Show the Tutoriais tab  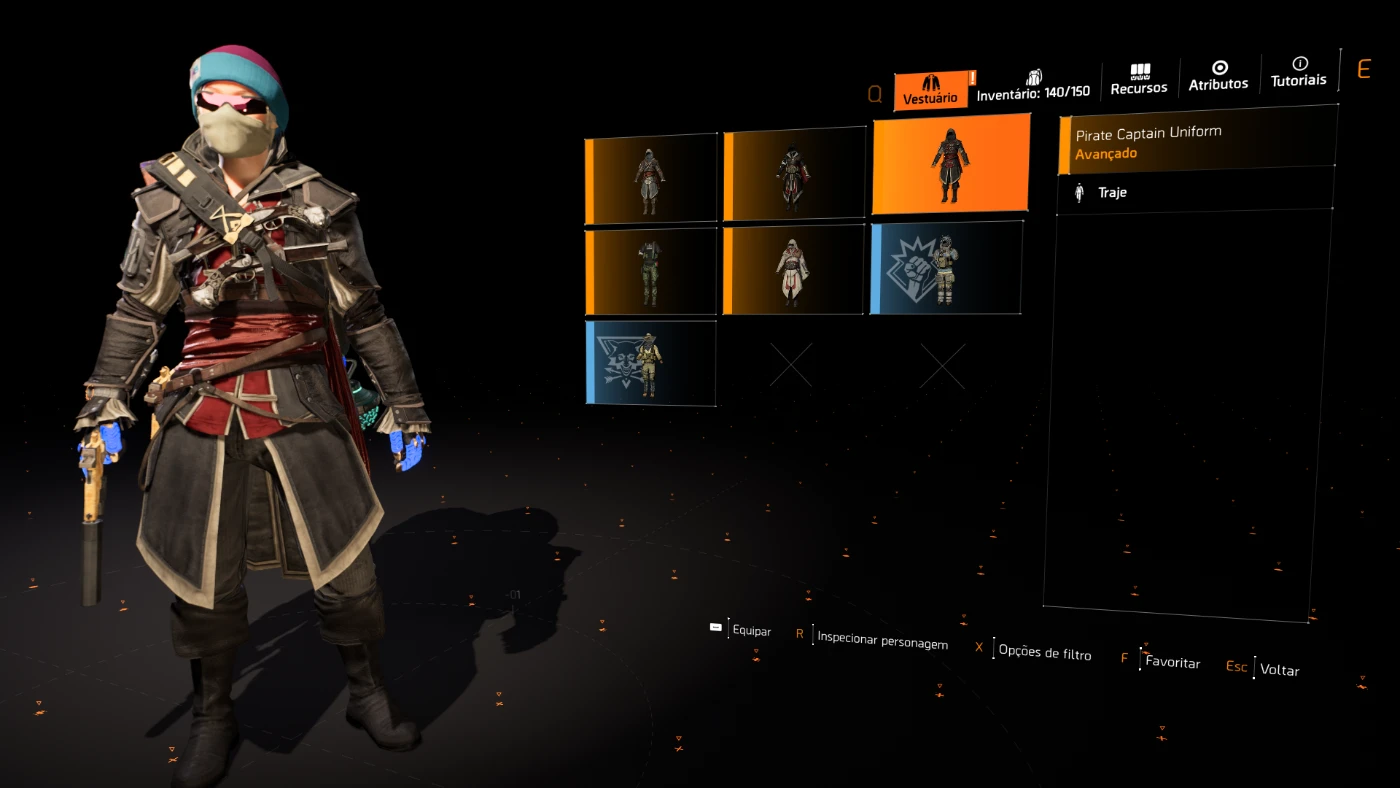pyautogui.click(x=1298, y=73)
